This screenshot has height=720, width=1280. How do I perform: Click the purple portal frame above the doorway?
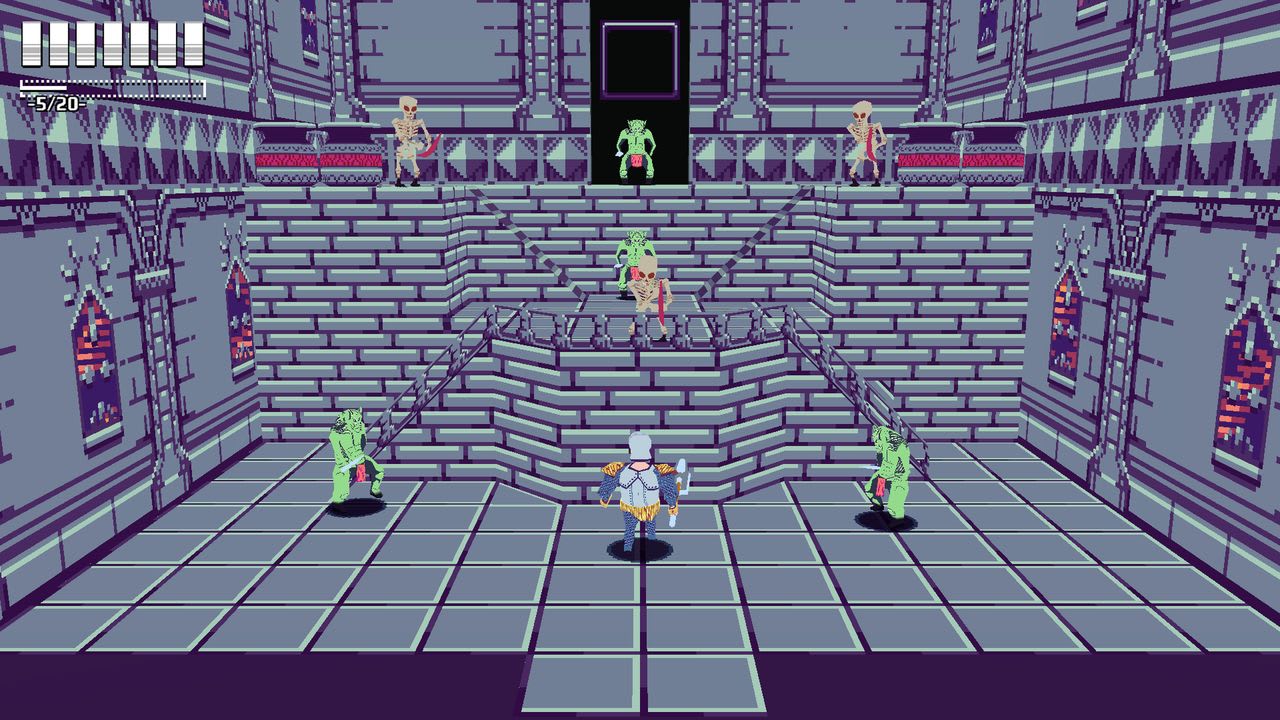641,60
